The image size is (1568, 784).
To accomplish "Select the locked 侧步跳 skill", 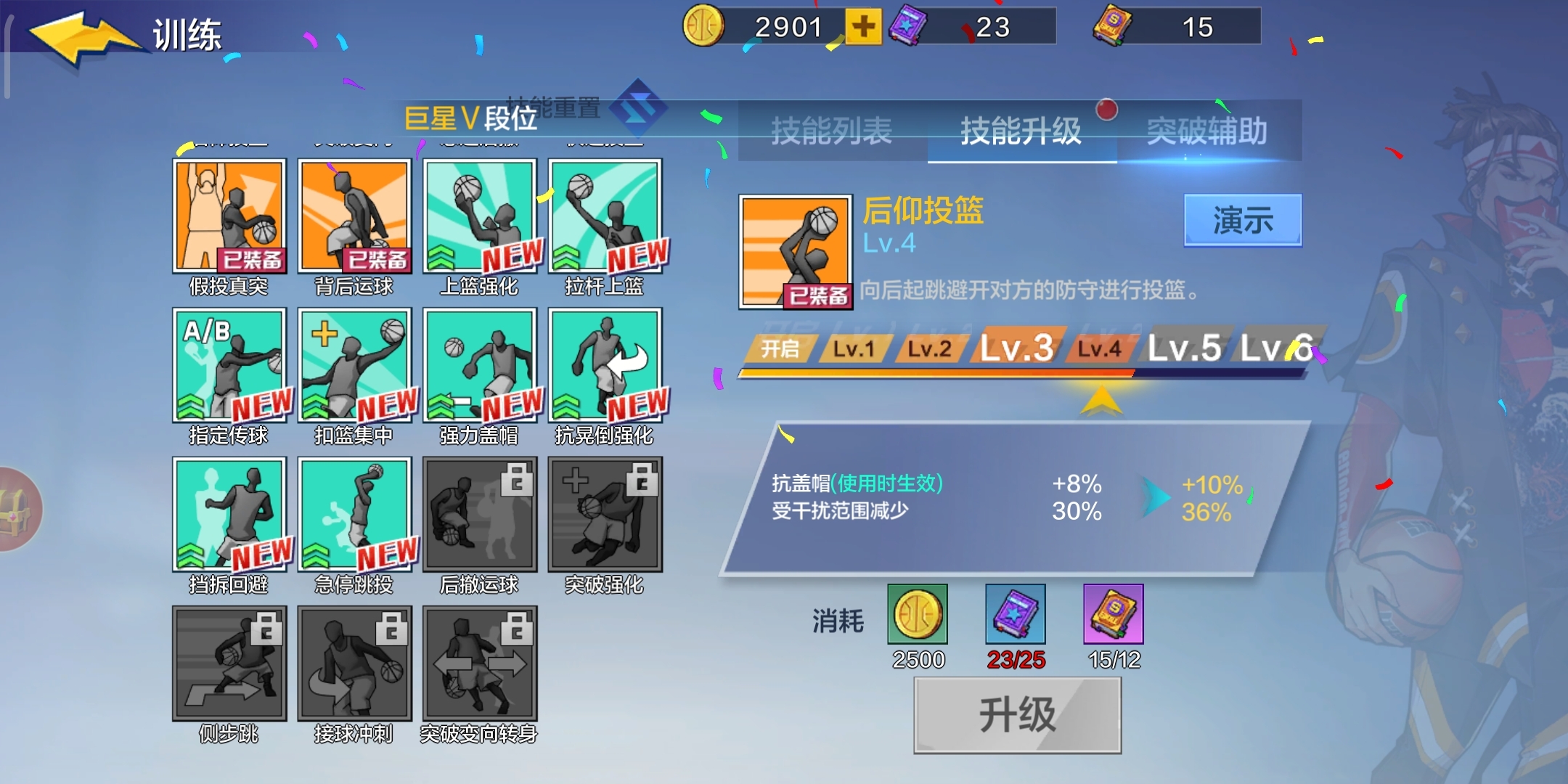I will (229, 664).
